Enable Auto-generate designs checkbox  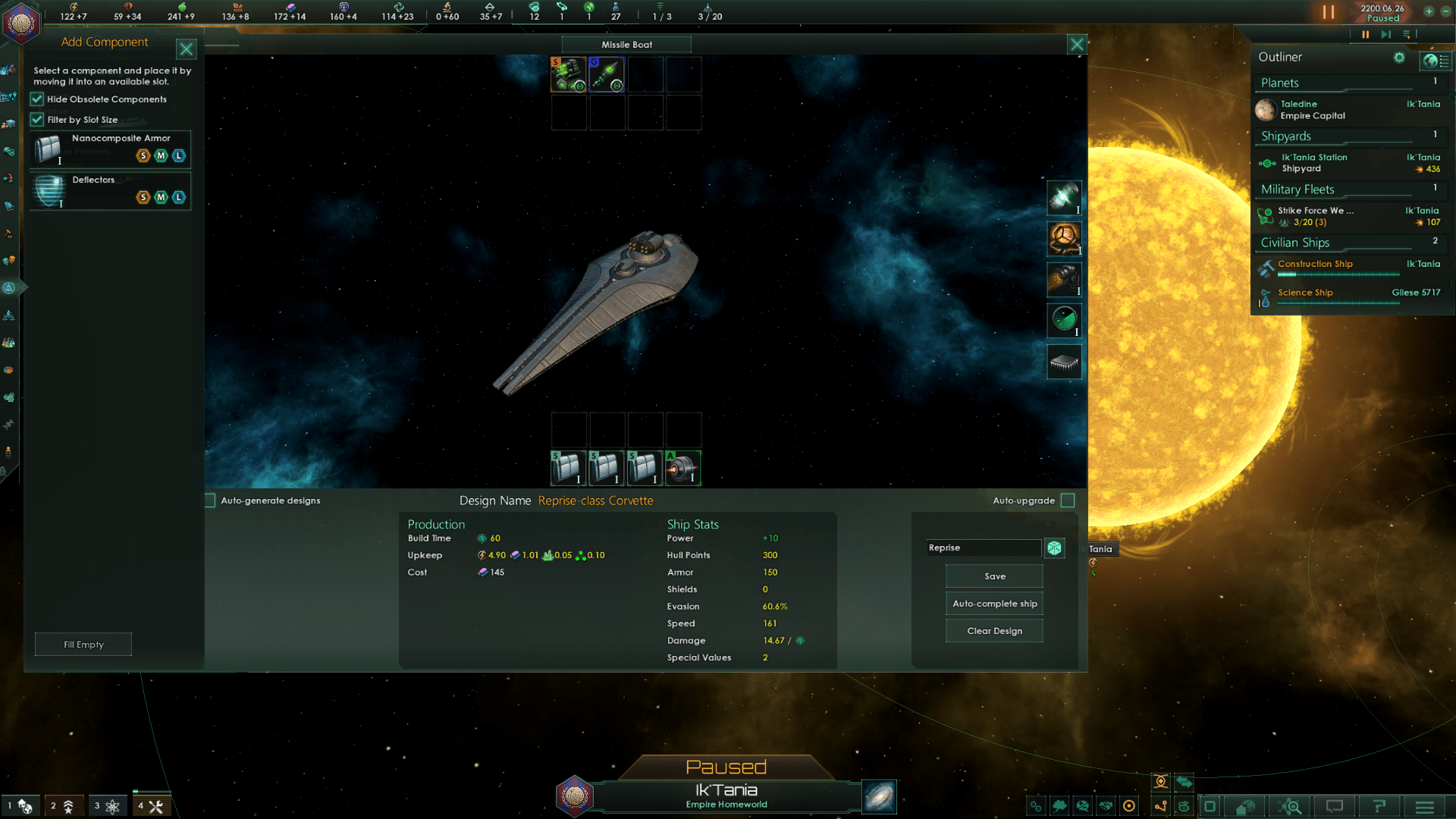click(x=210, y=500)
